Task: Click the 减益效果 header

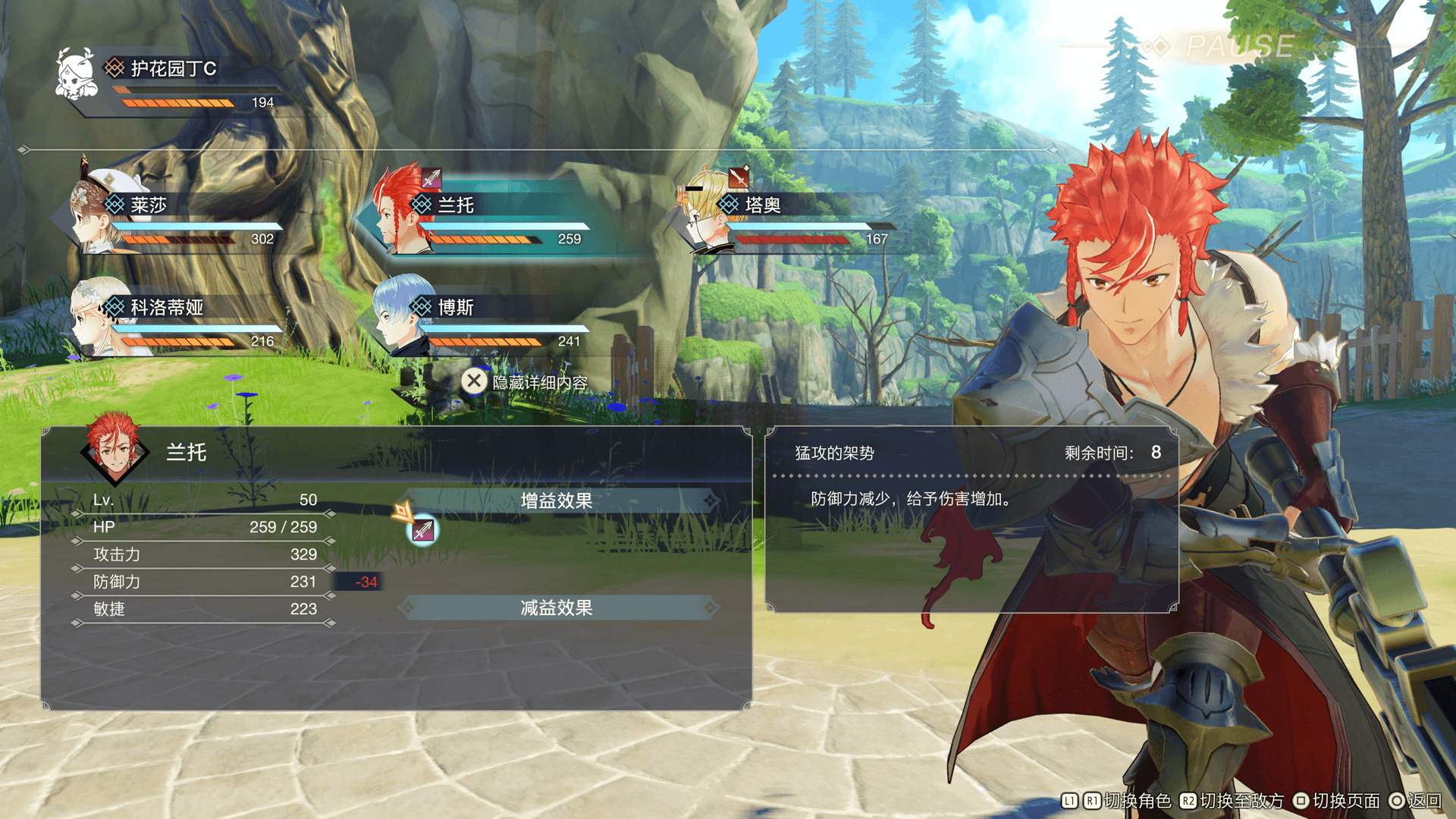Action: coord(557,607)
